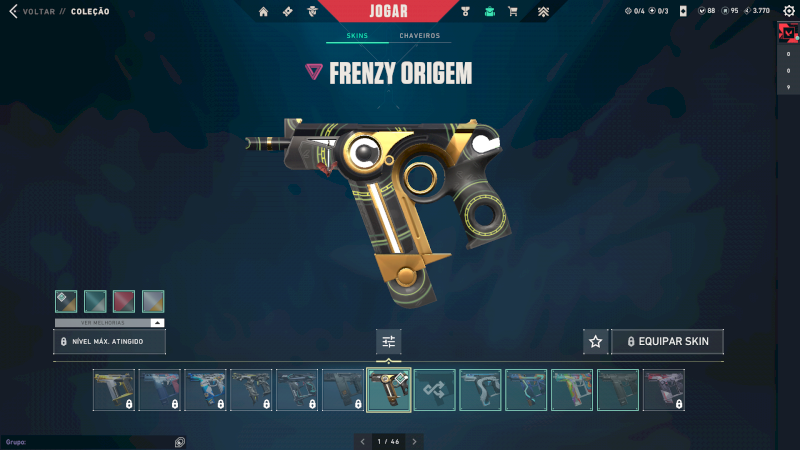Click the Equipar Skin button
Viewport: 800px width, 450px height.
667,342
